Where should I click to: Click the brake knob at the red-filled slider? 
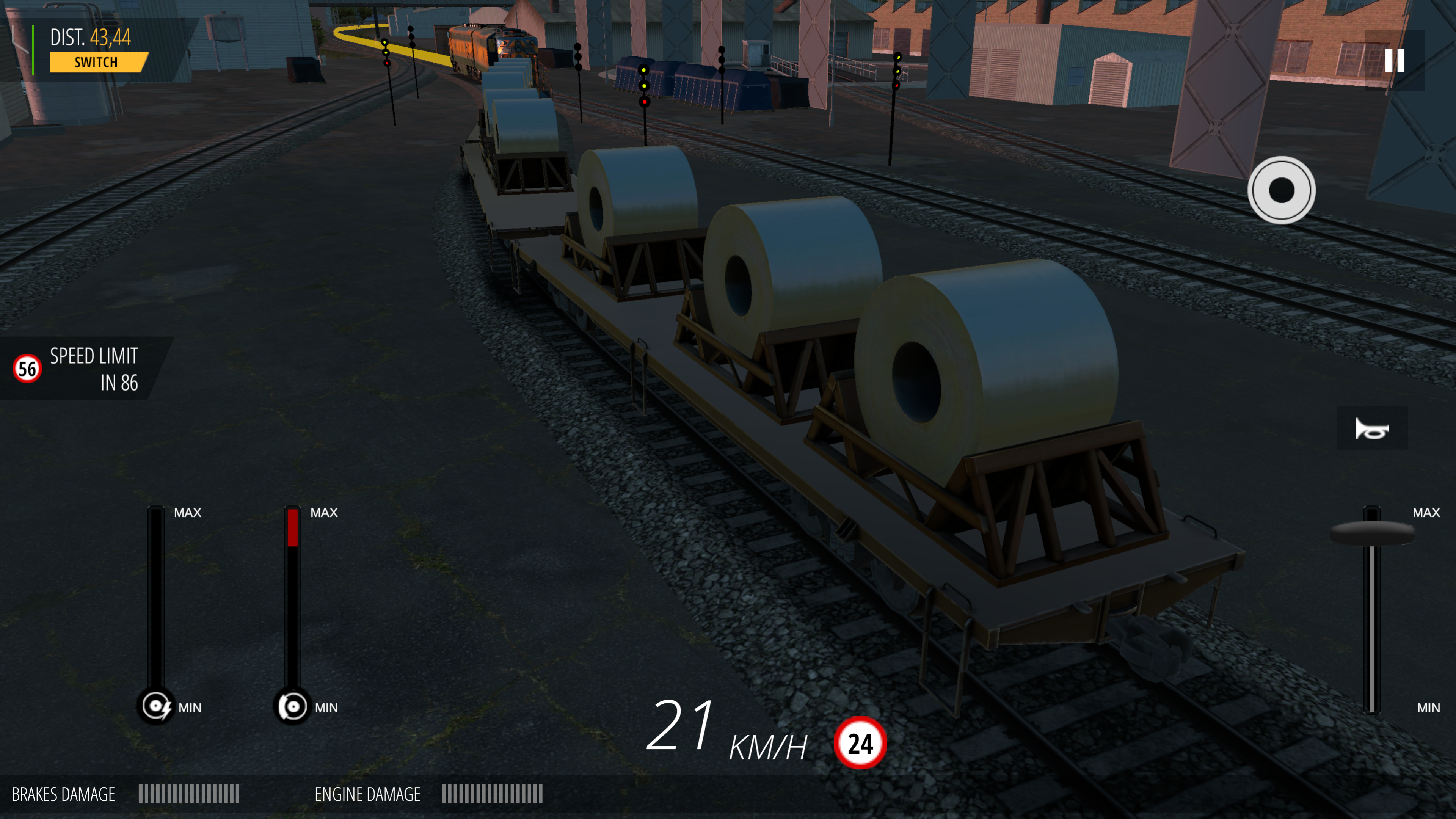[292, 706]
